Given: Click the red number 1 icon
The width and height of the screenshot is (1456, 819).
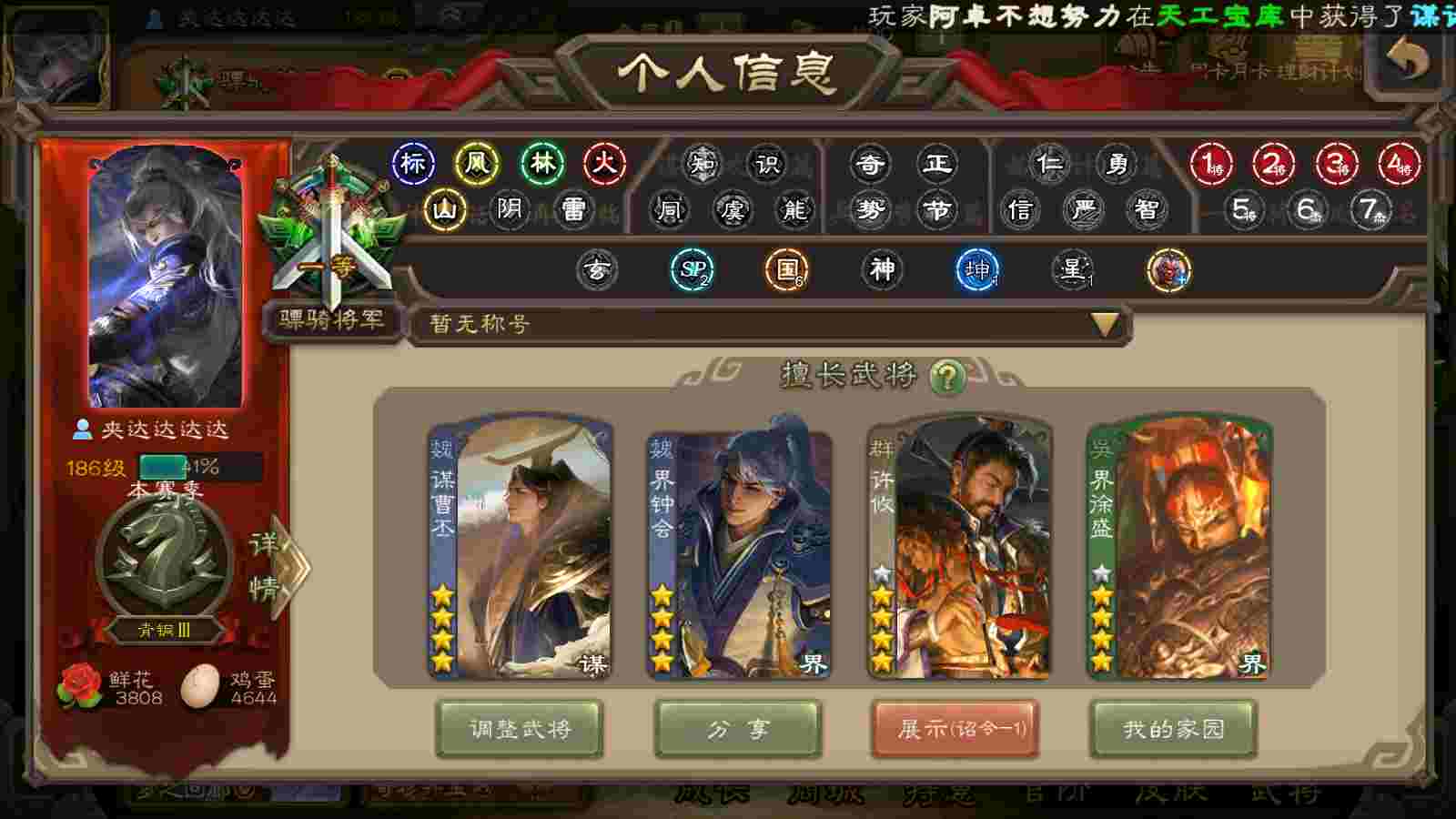Looking at the screenshot, I should coord(1211,165).
